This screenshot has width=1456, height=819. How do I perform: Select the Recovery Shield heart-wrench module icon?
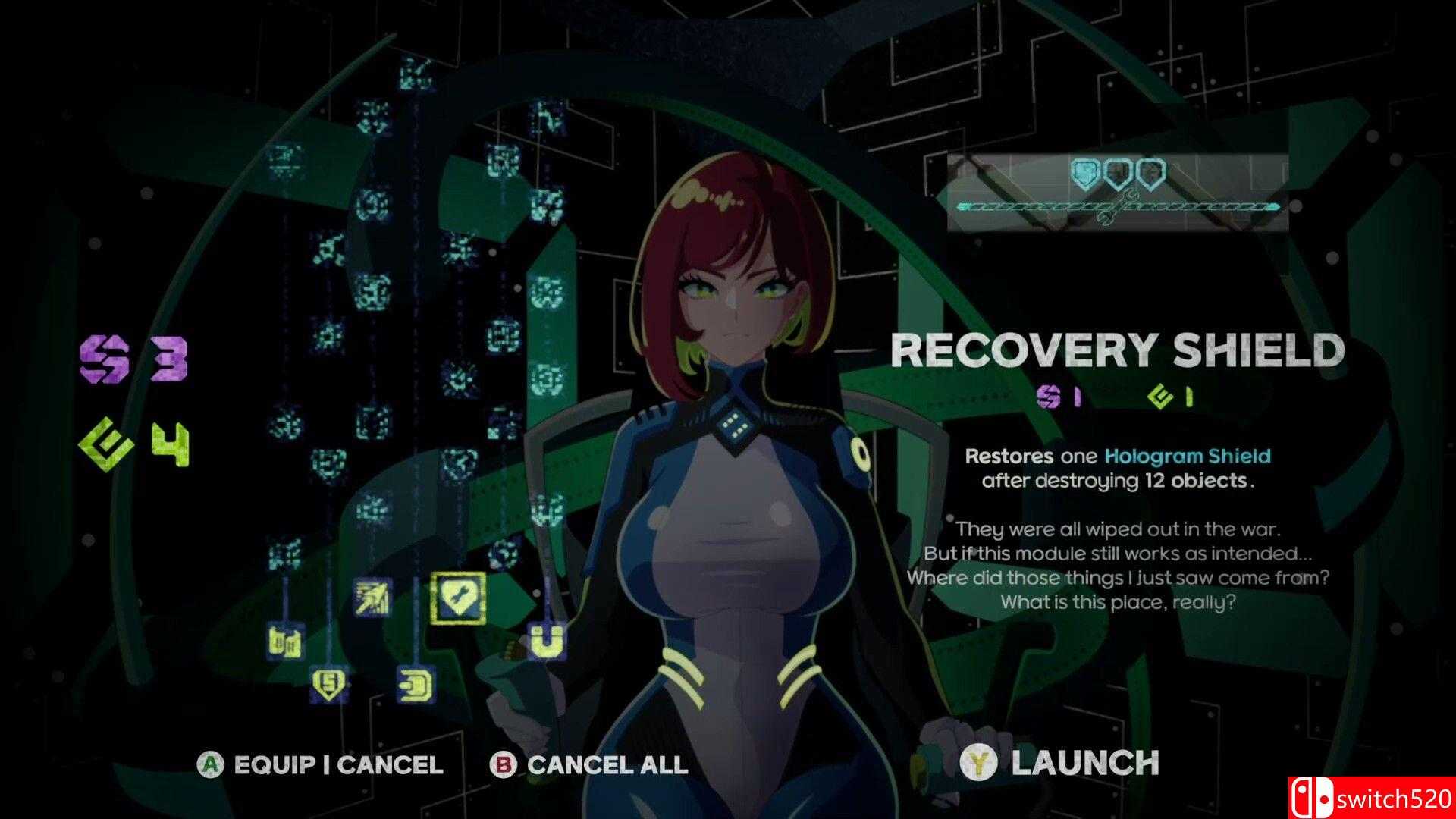coord(457,596)
